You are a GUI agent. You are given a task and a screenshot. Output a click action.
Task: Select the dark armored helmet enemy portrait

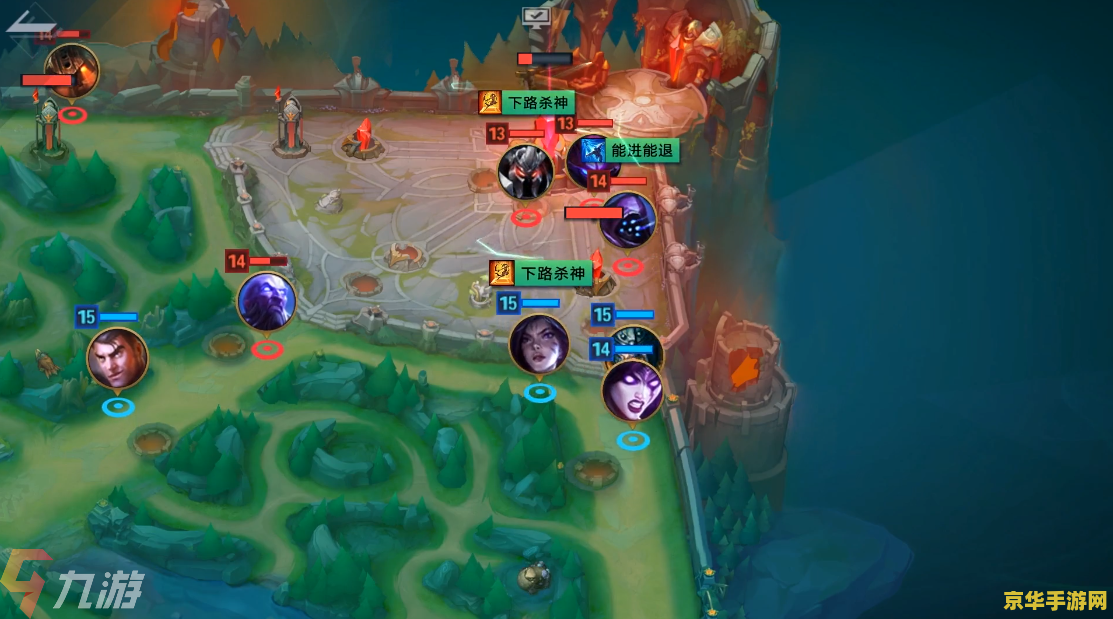pos(526,171)
